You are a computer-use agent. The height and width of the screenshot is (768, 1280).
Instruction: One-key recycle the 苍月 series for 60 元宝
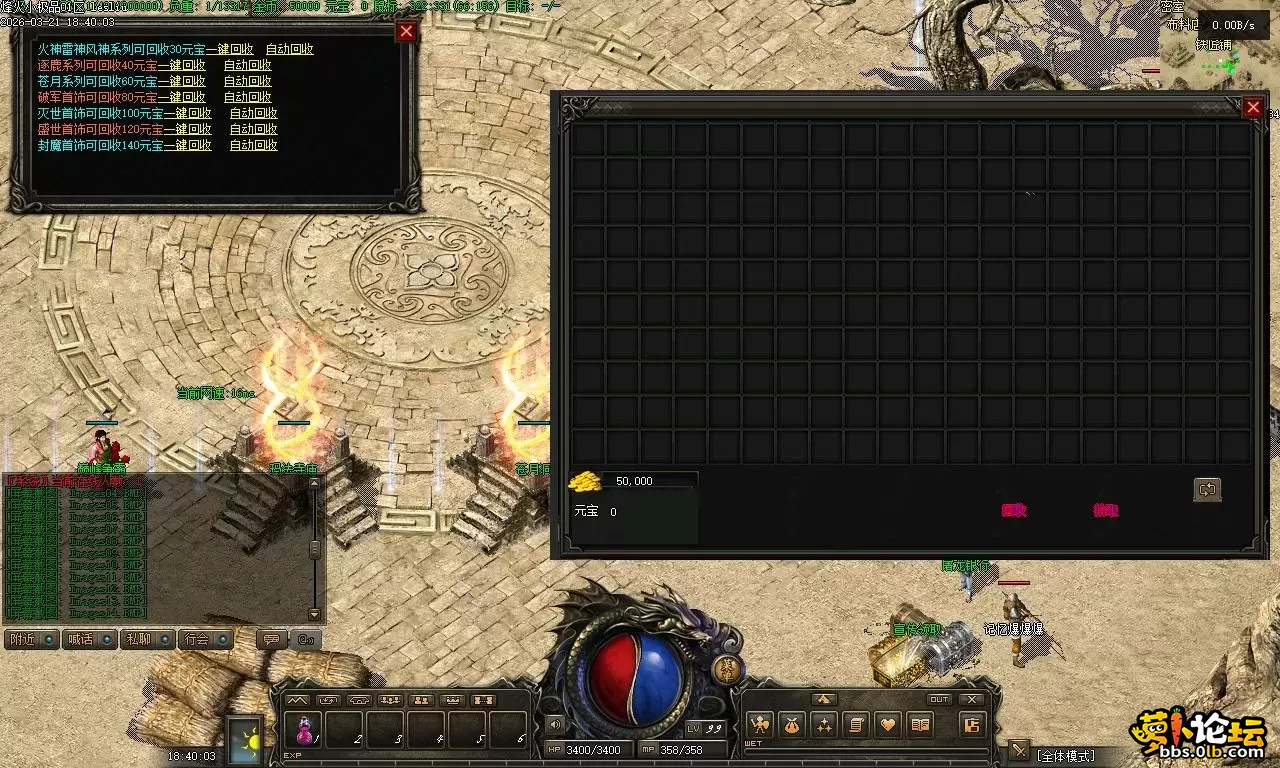coord(181,81)
